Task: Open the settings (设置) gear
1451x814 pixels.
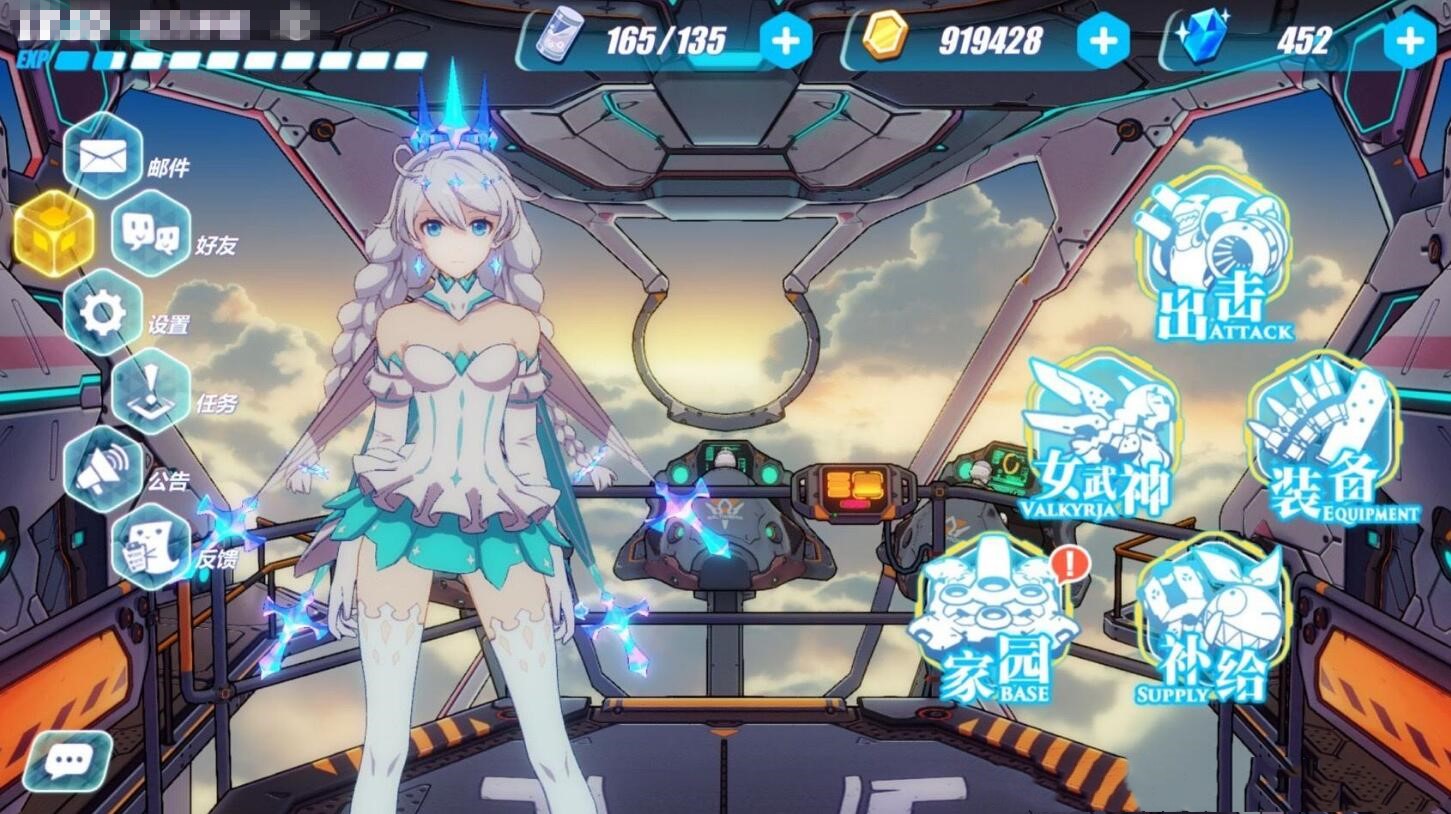Action: tap(102, 313)
